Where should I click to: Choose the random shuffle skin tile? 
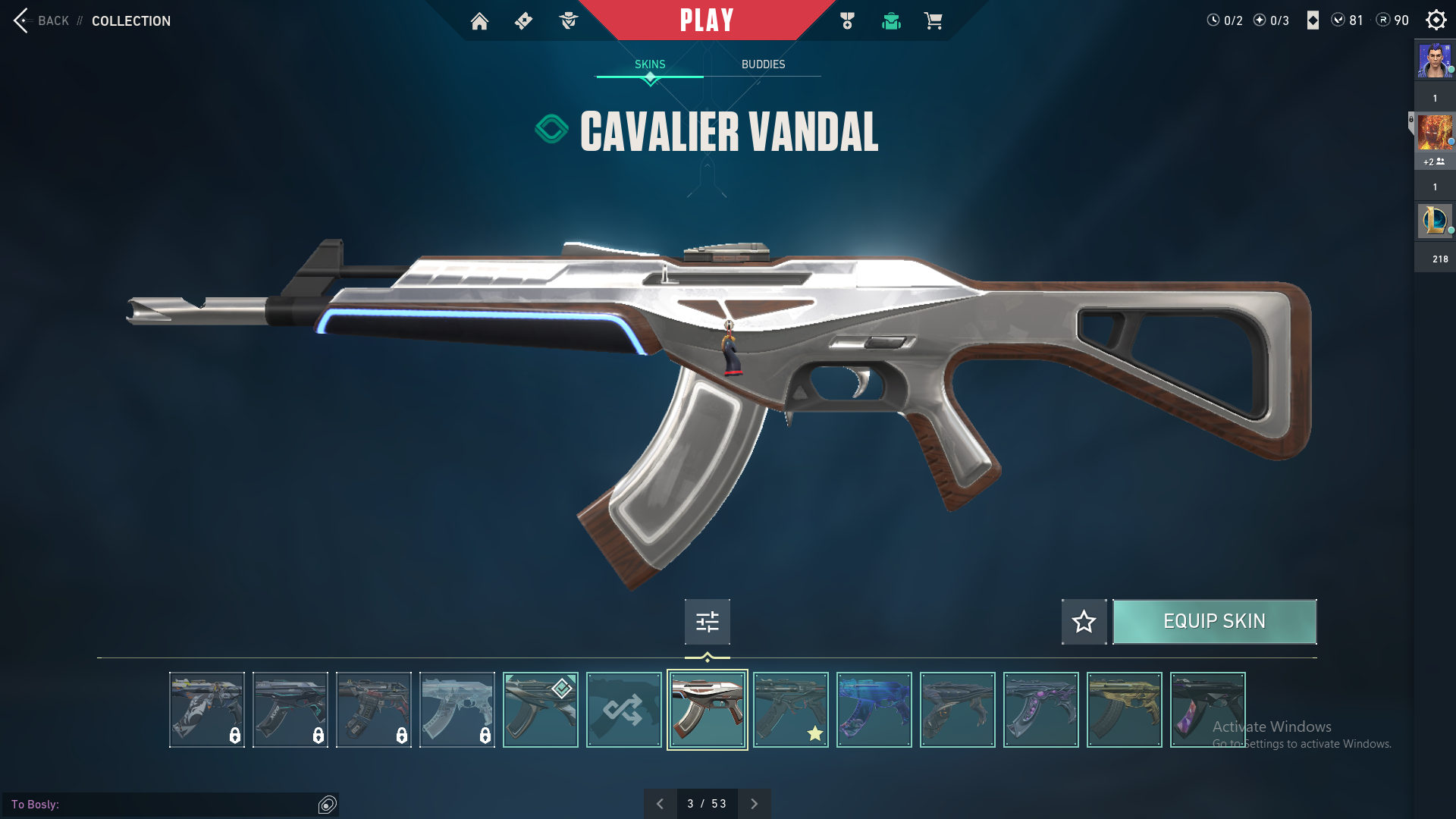623,710
